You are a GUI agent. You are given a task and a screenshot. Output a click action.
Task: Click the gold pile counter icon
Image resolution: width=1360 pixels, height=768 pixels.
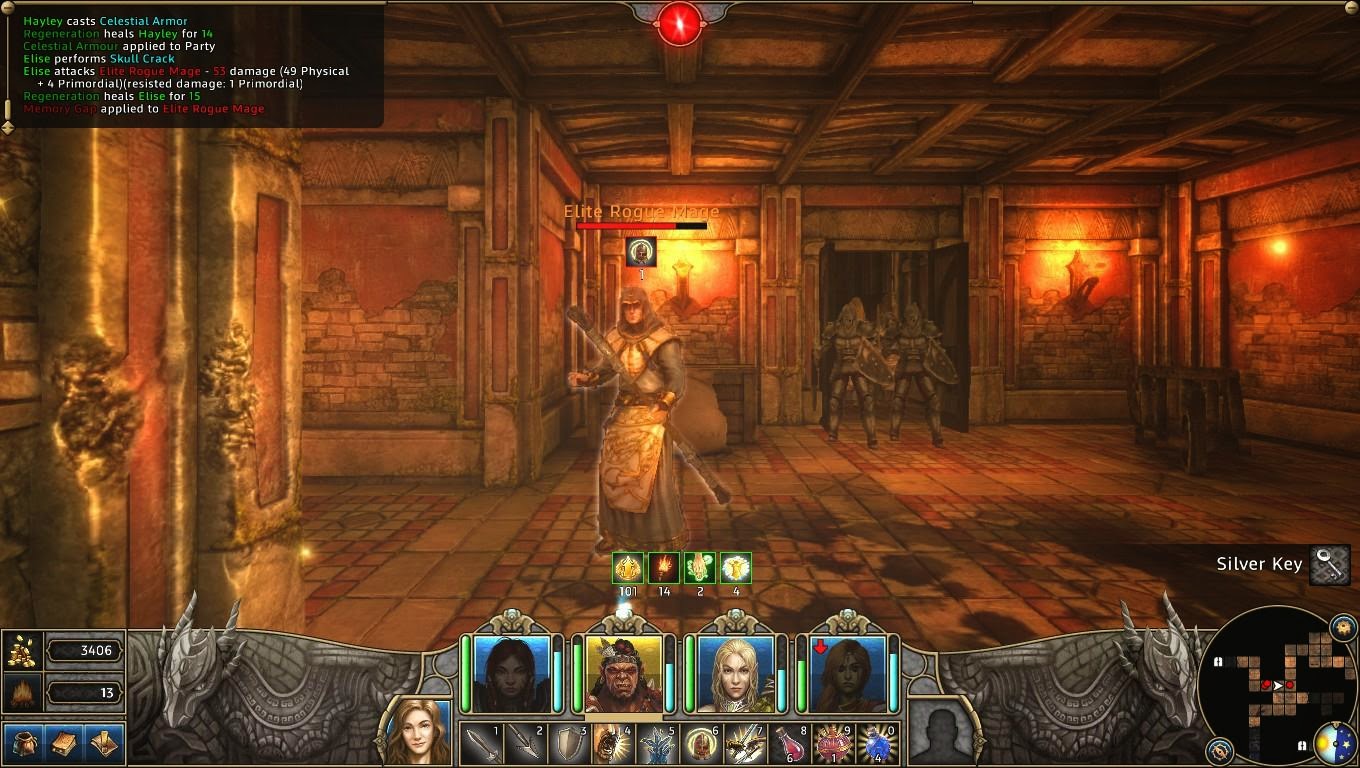[x=22, y=650]
